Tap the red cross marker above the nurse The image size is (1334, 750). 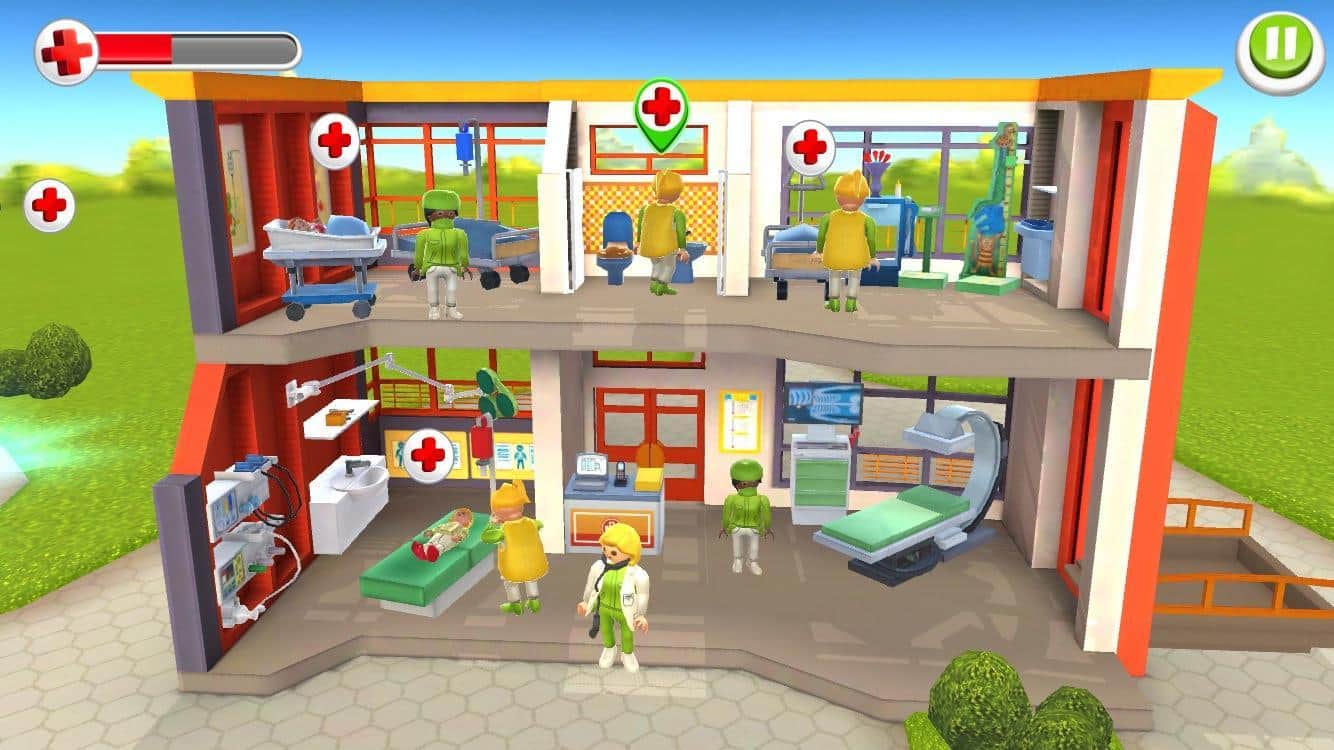coord(333,140)
